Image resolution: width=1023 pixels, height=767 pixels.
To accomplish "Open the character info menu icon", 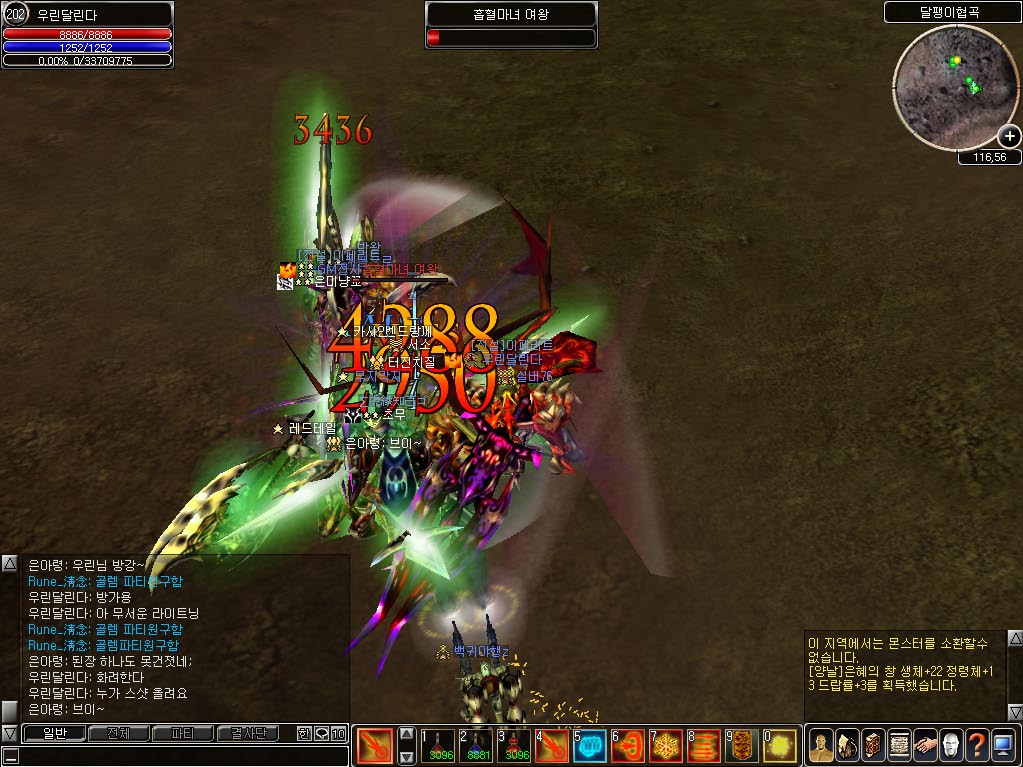I will [x=820, y=745].
